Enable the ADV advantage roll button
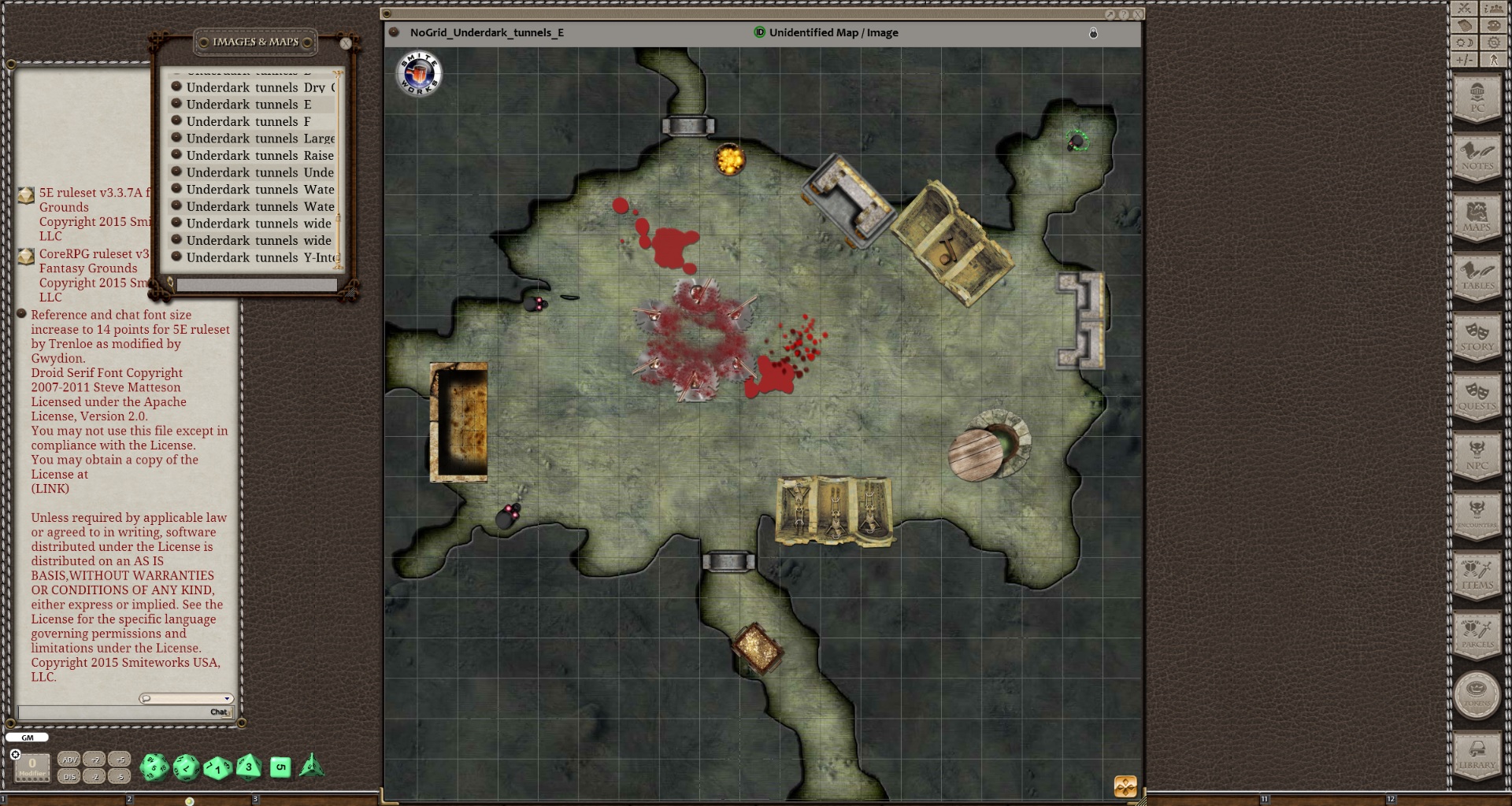The width and height of the screenshot is (1512, 806). click(70, 760)
